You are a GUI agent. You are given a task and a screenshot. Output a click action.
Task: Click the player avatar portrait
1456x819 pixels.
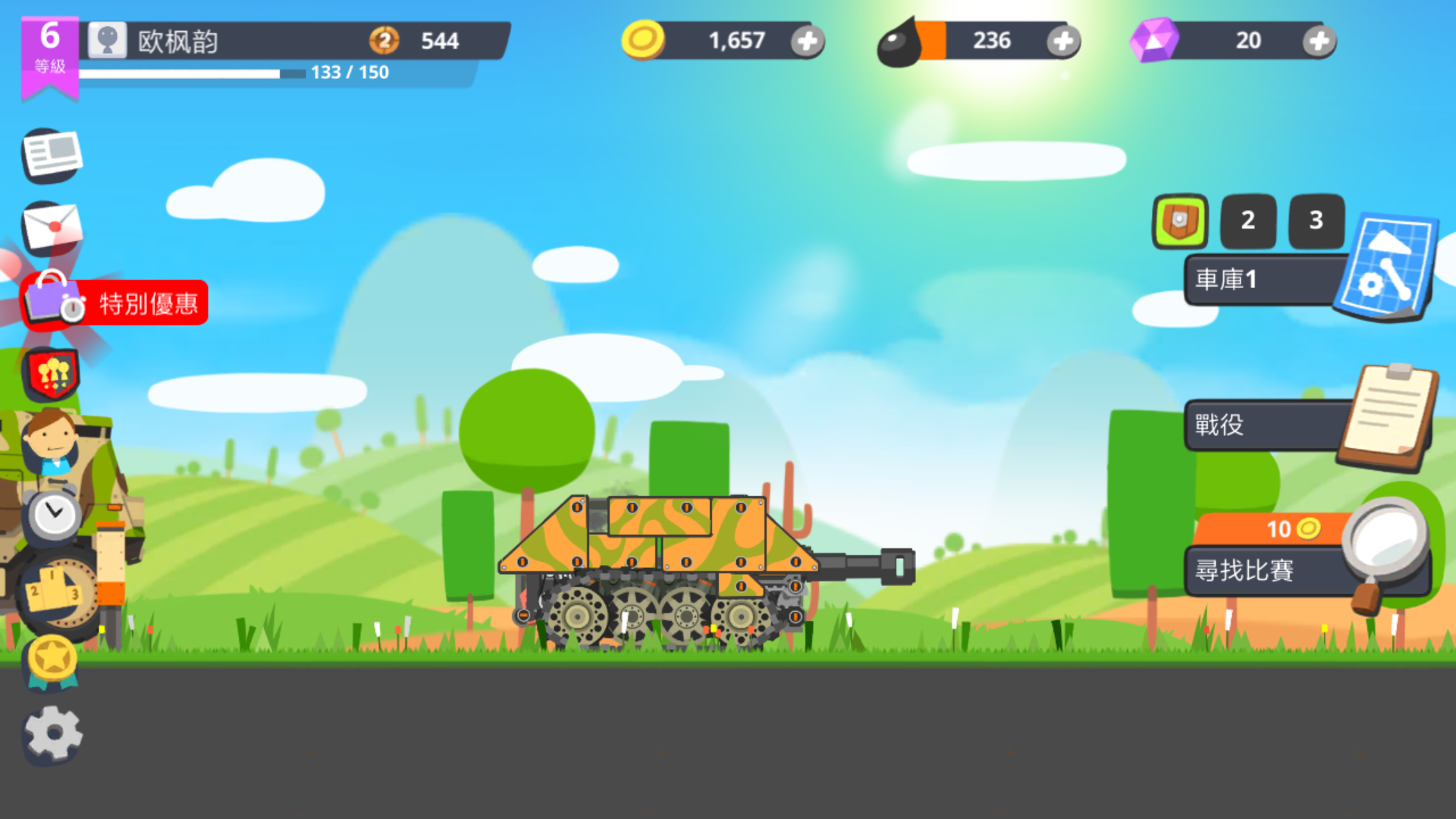[108, 41]
